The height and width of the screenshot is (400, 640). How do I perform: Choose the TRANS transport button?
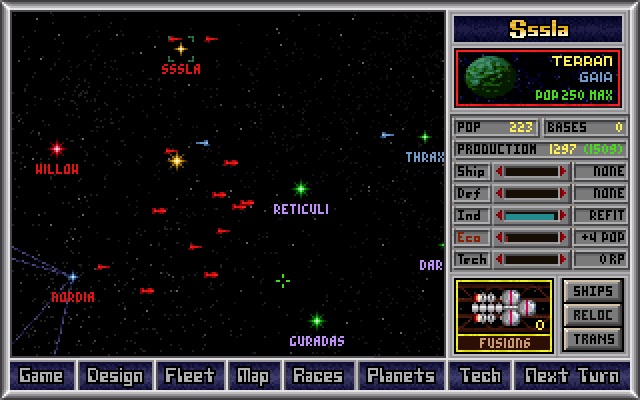coord(593,339)
